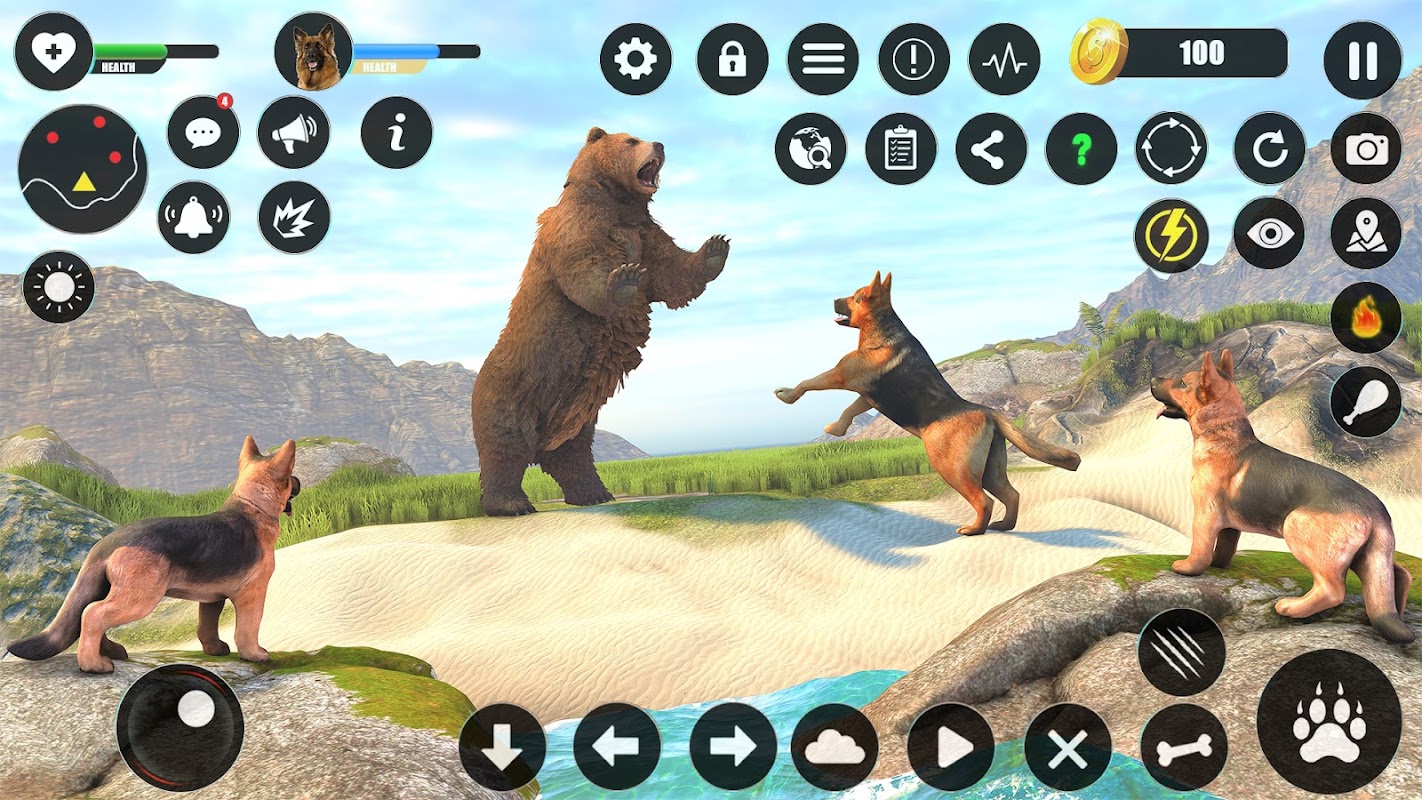Screen dimensions: 1422x800
Task: Click the X cancel button
Action: click(1067, 747)
